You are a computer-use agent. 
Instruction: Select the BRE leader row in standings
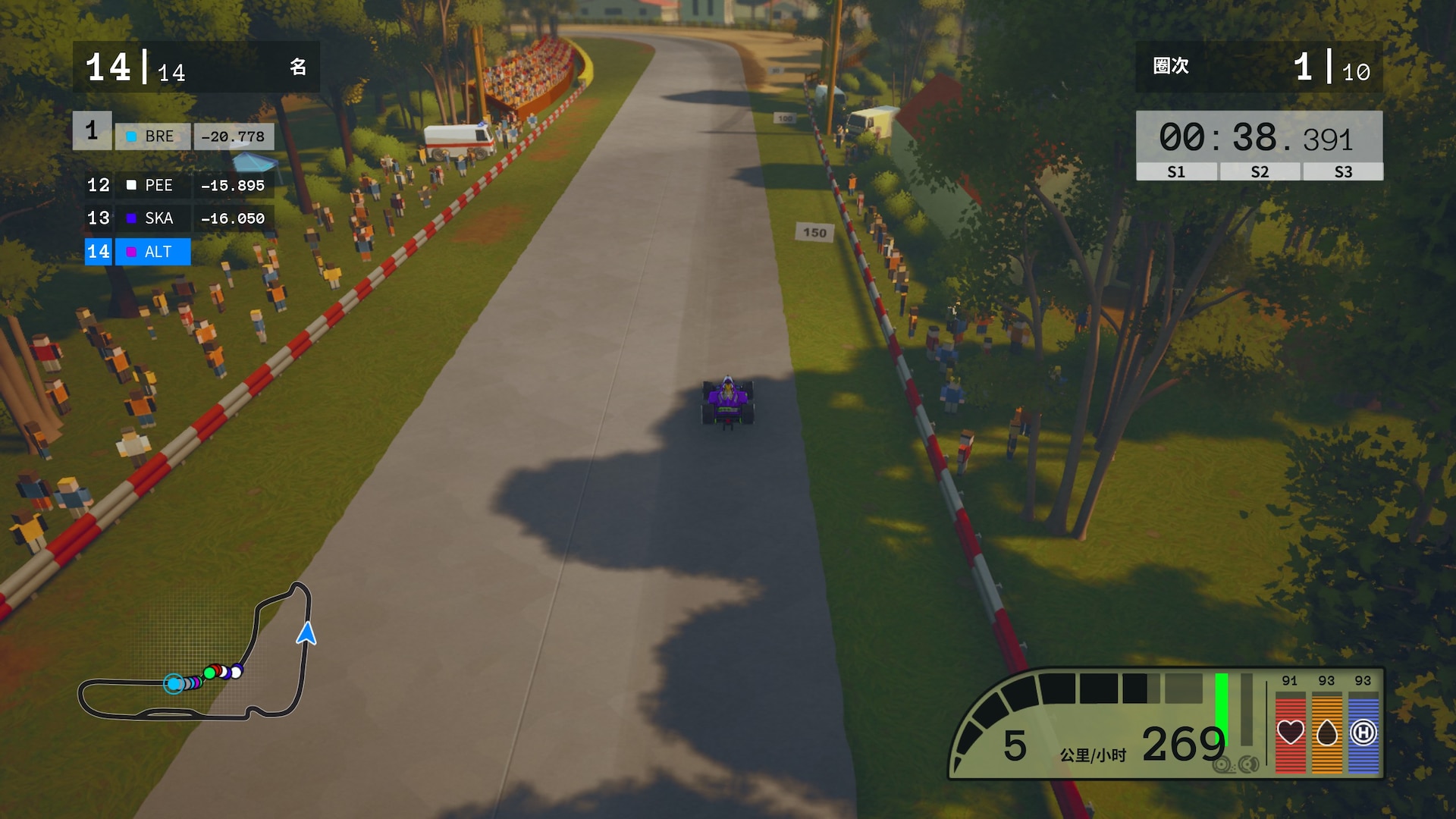pos(174,136)
